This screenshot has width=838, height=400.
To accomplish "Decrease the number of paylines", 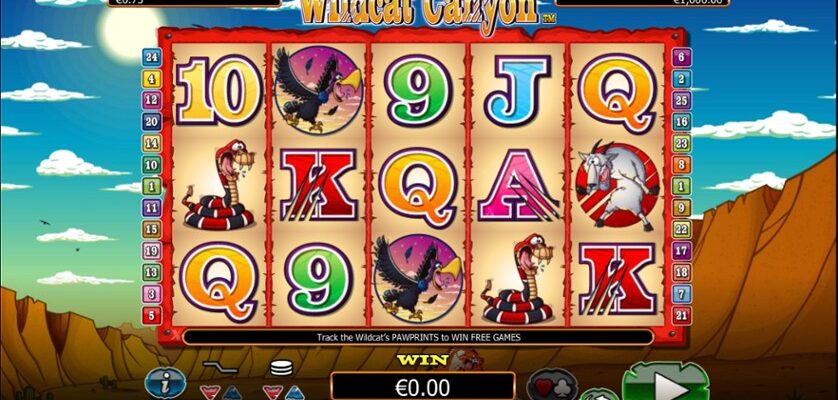I will pyautogui.click(x=208, y=391).
